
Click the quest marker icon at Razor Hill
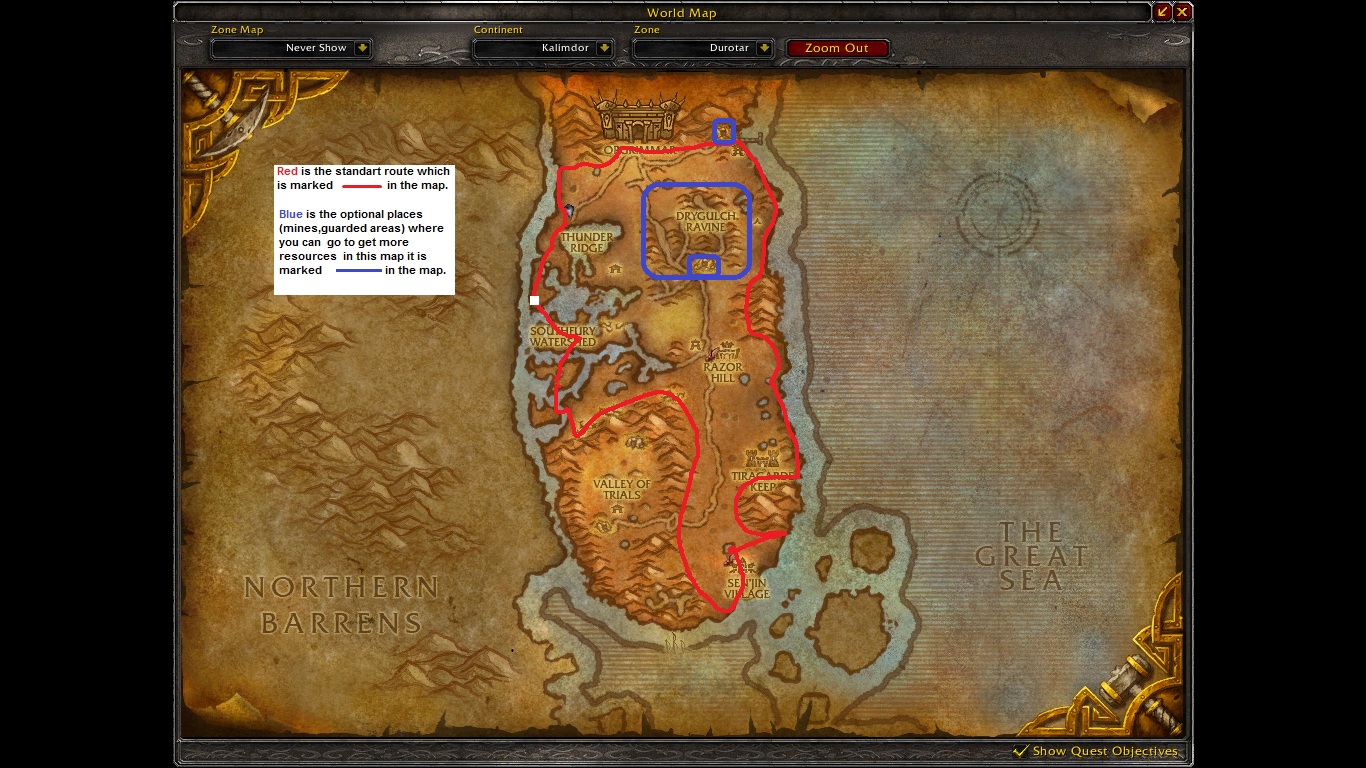[710, 355]
